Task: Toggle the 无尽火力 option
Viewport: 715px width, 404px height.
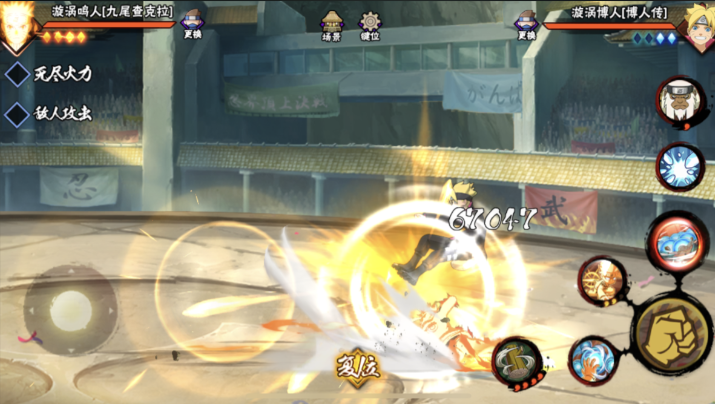Action: pos(17,73)
